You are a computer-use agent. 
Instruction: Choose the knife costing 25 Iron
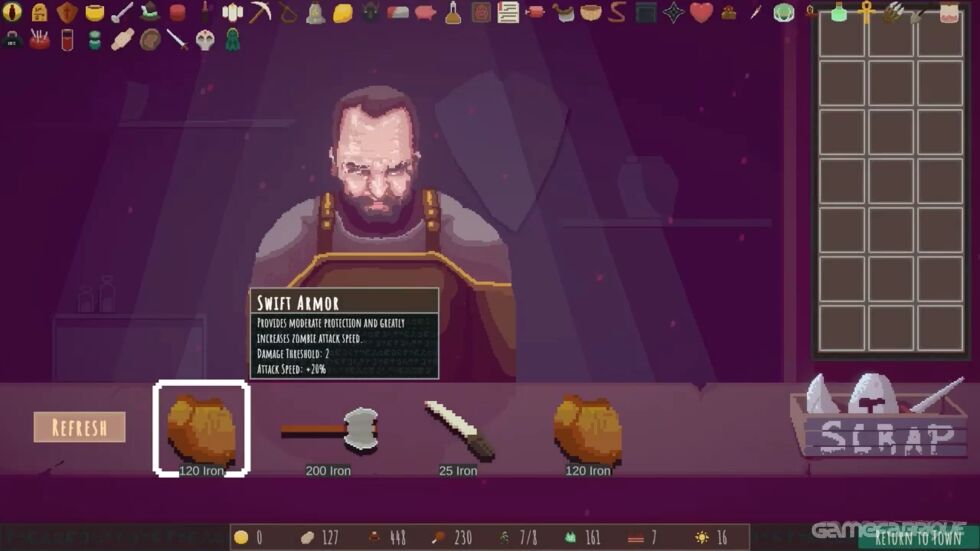(x=458, y=428)
